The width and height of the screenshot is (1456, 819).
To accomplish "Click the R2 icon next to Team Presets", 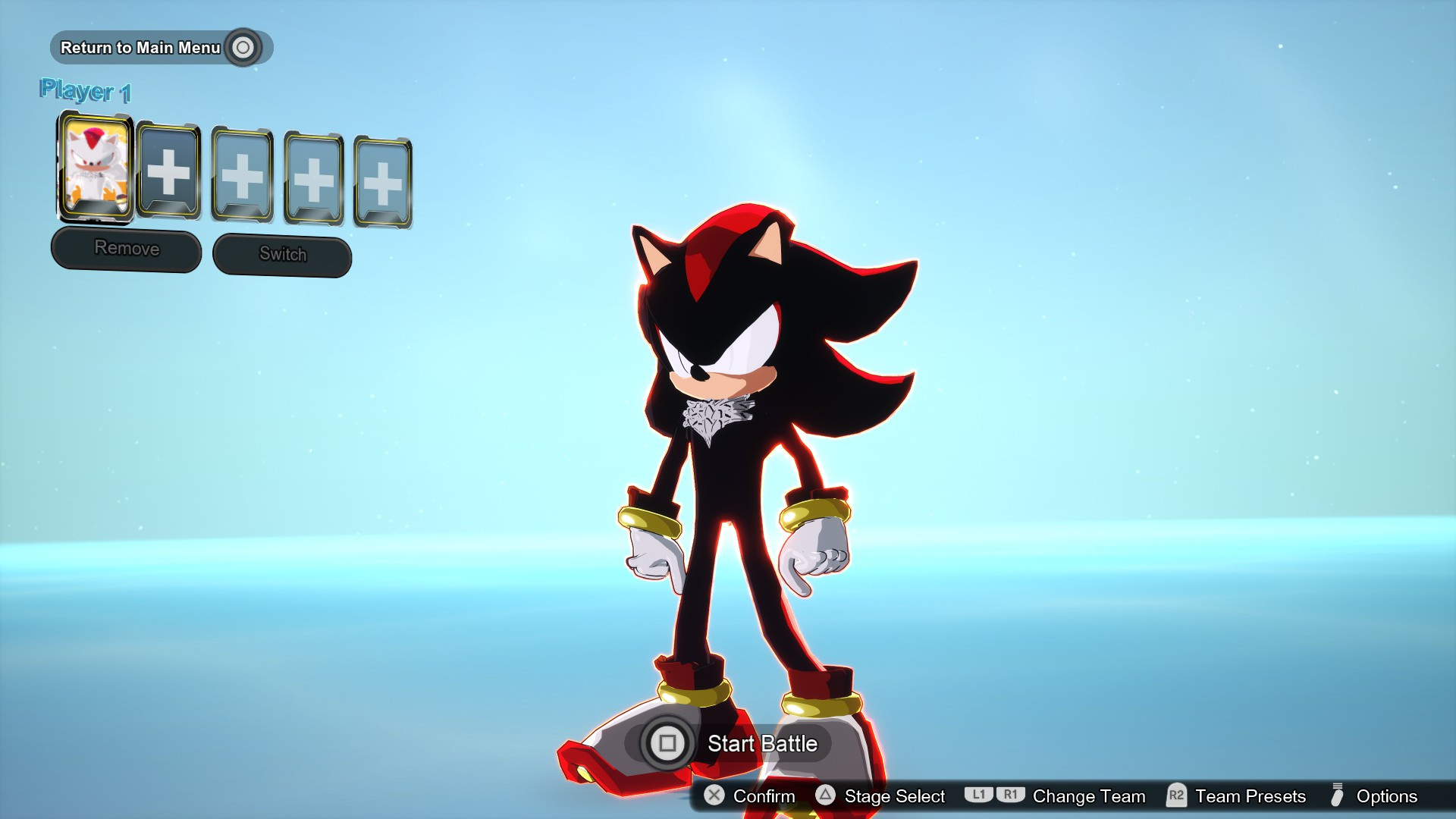I will tap(1175, 796).
